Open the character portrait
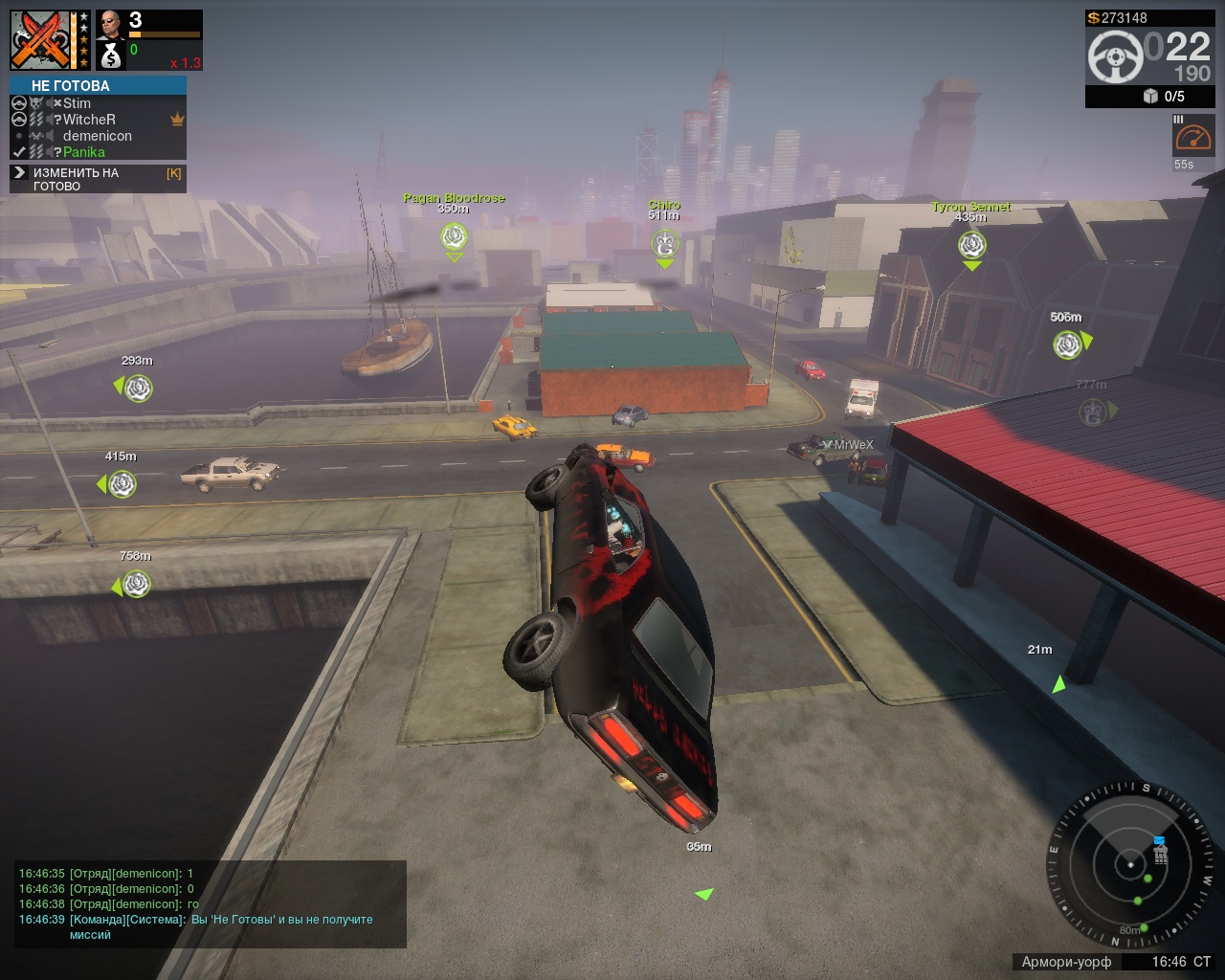 tap(110, 25)
